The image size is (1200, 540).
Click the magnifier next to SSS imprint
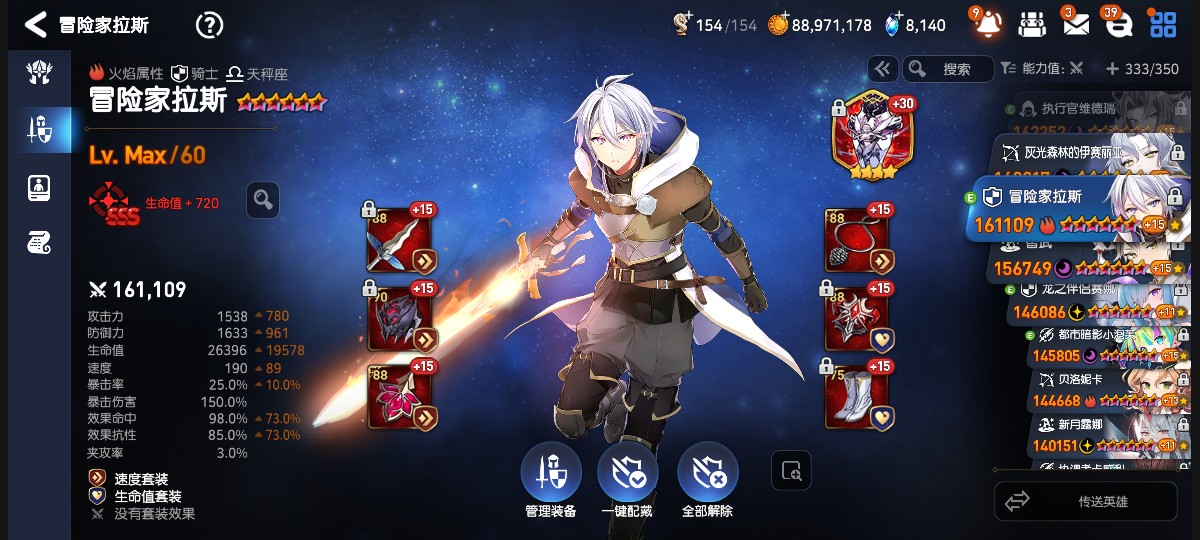tap(263, 200)
